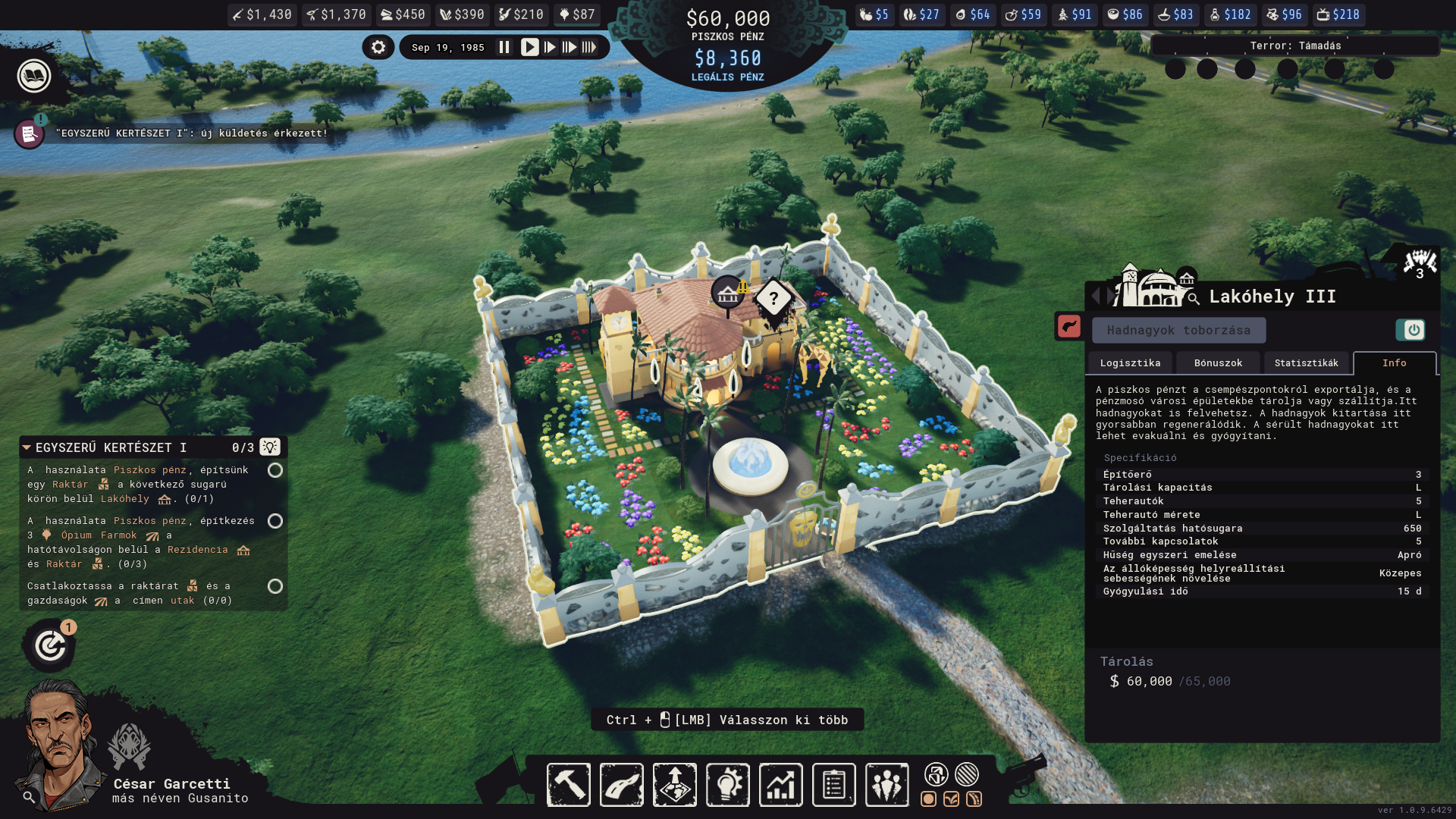Toggle the building power switch
This screenshot has height=819, width=1456.
[x=1411, y=331]
